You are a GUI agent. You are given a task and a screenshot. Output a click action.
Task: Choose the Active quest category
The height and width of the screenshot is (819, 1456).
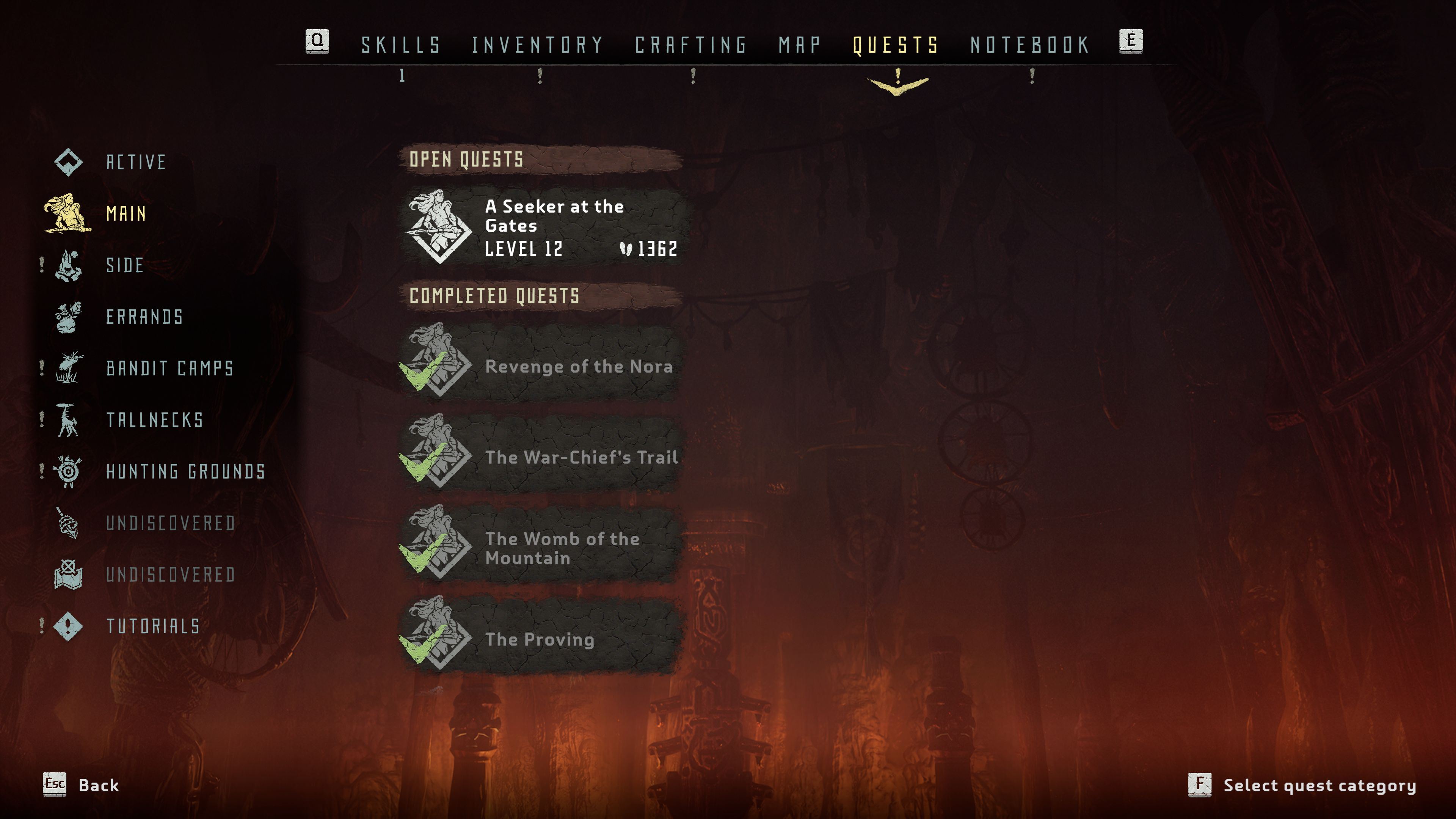coord(136,162)
